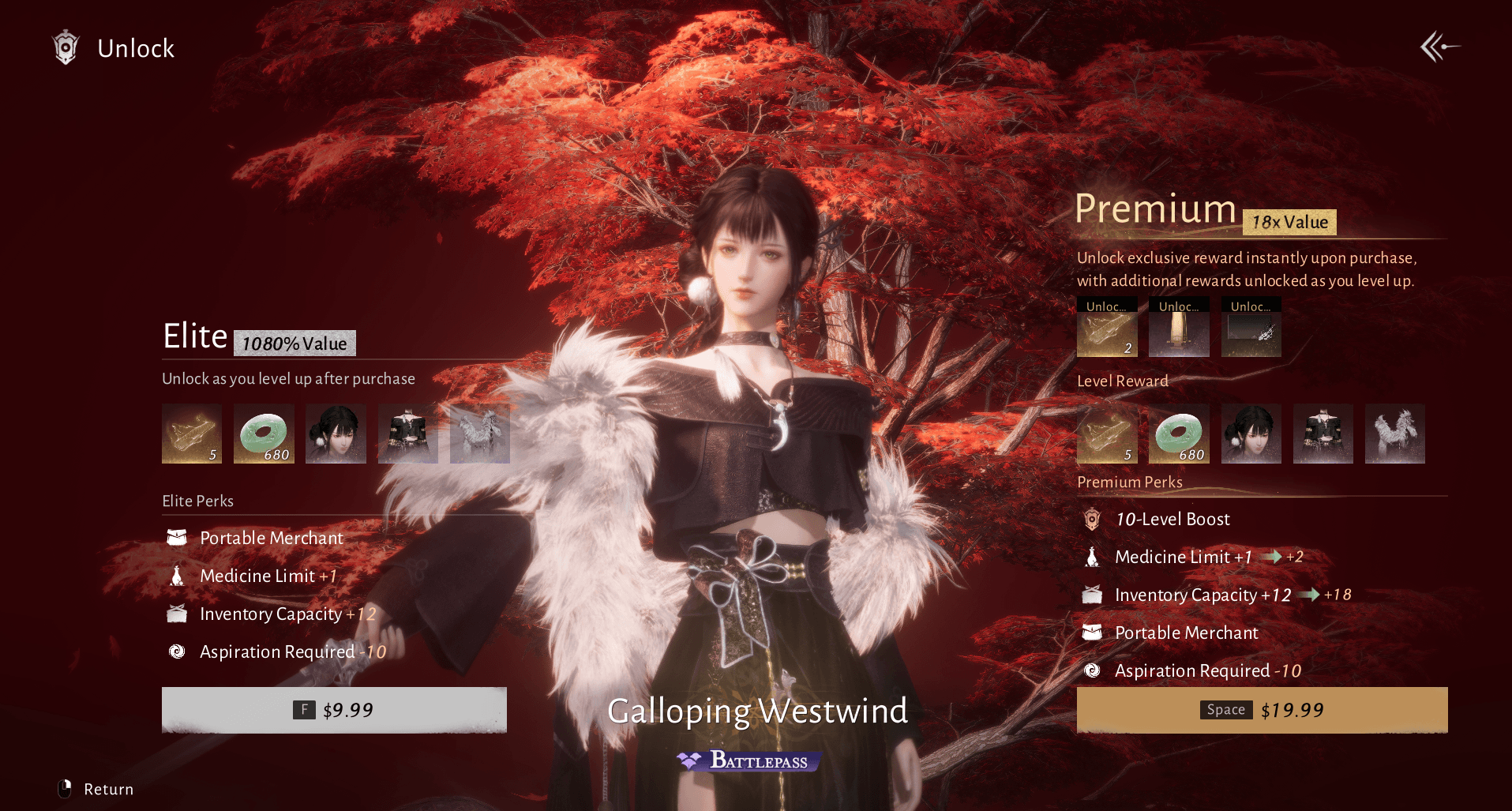Inspect the Premium Level Reward outfit

coord(1323,434)
